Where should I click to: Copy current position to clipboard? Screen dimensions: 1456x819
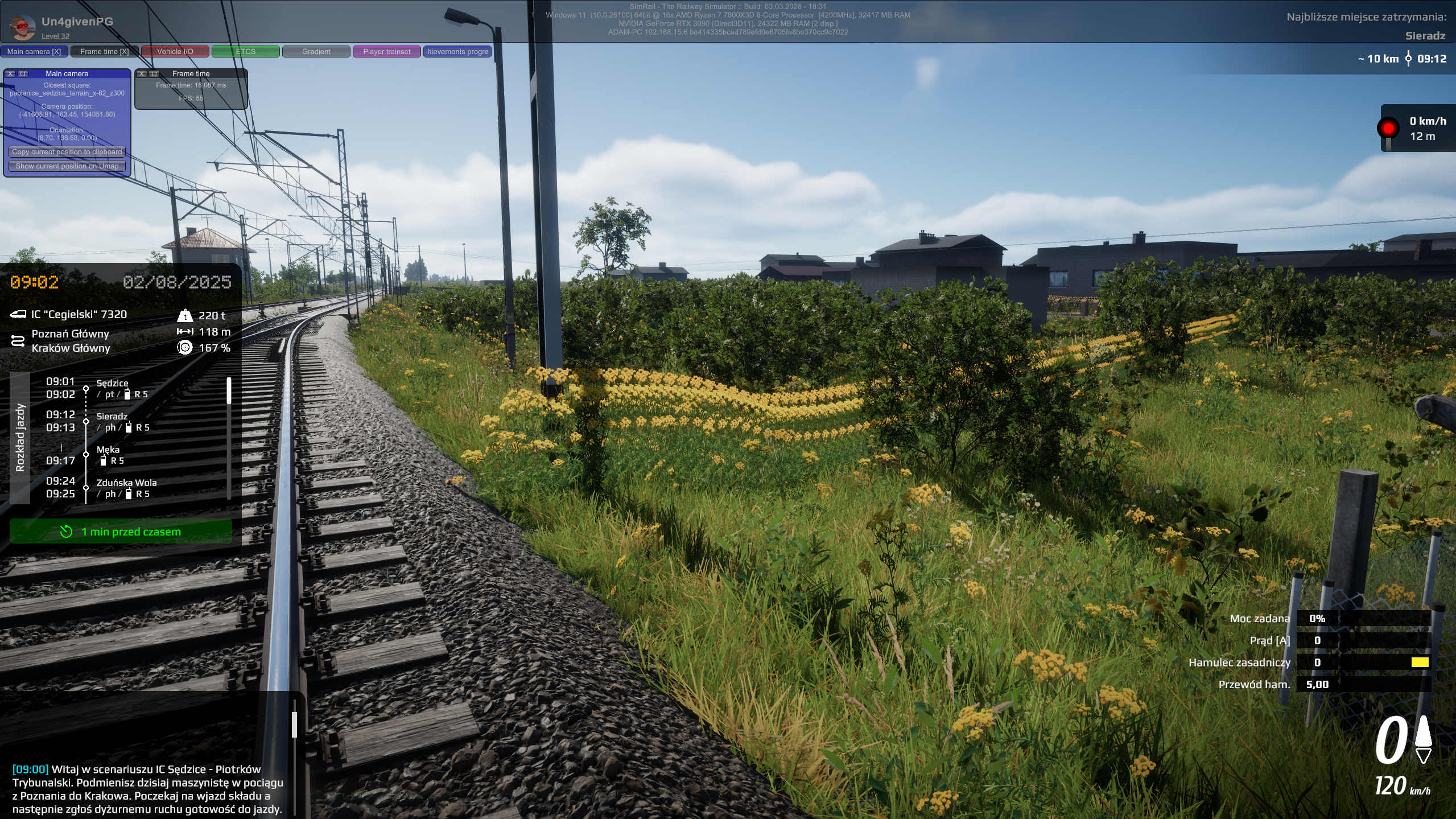click(67, 152)
